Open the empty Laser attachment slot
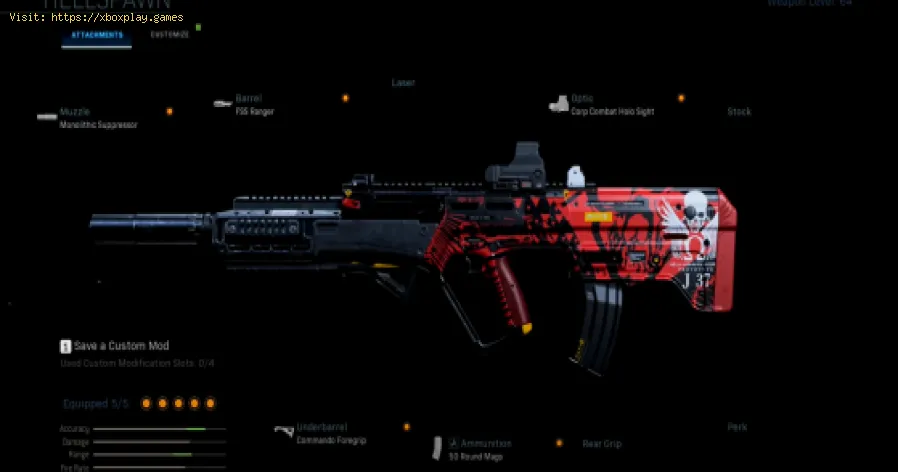The width and height of the screenshot is (898, 472). click(x=403, y=83)
